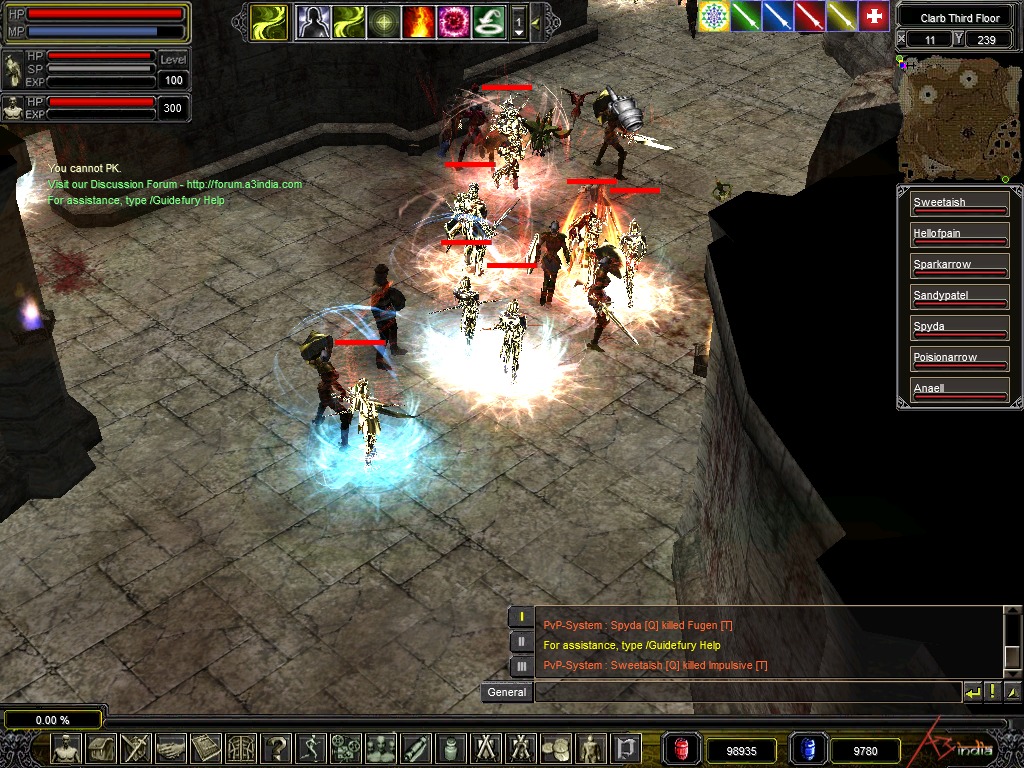The image size is (1024, 768).
Task: Select the green crosshair target skill
Action: 383,21
